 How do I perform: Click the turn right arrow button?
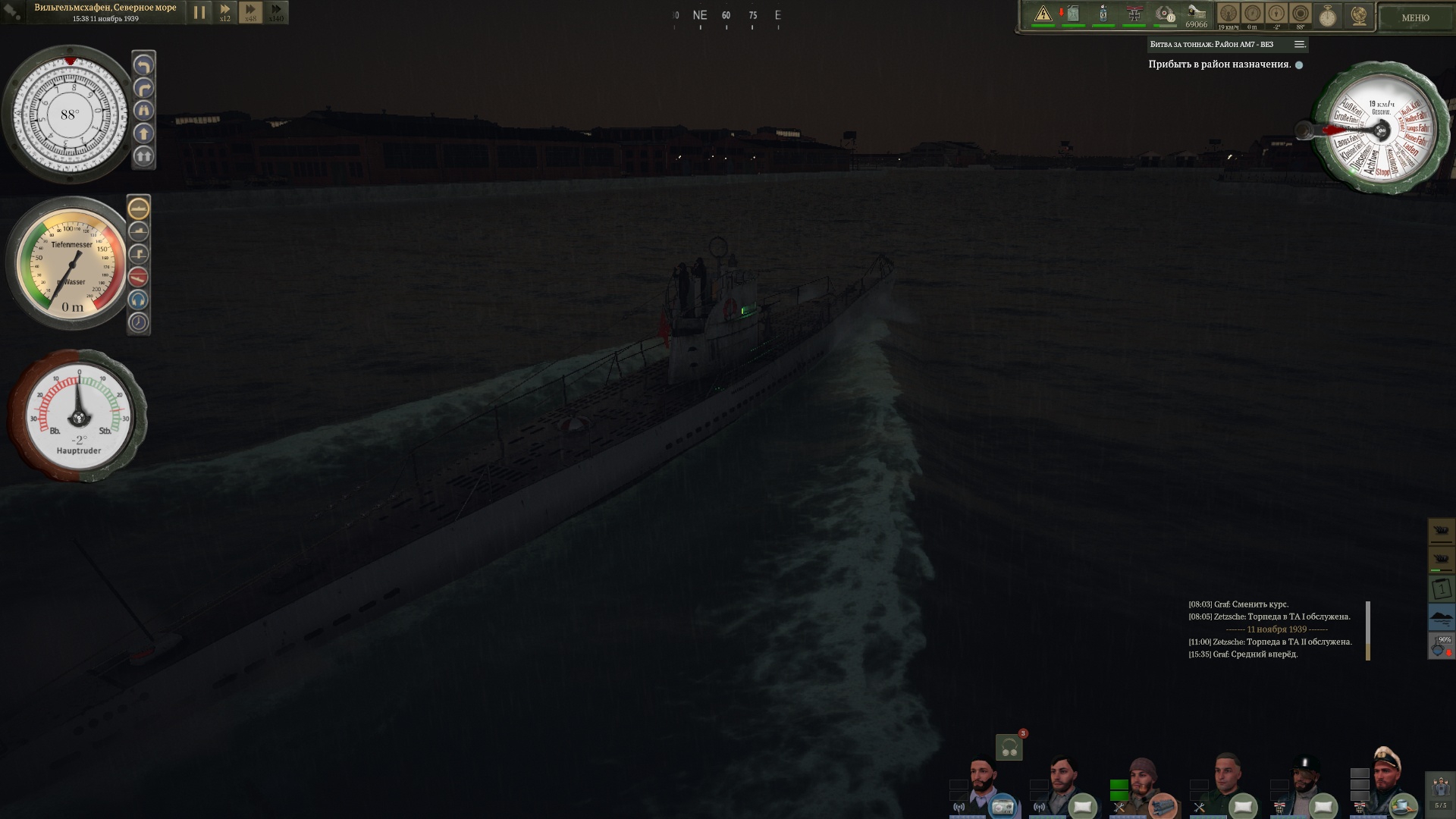click(x=143, y=88)
